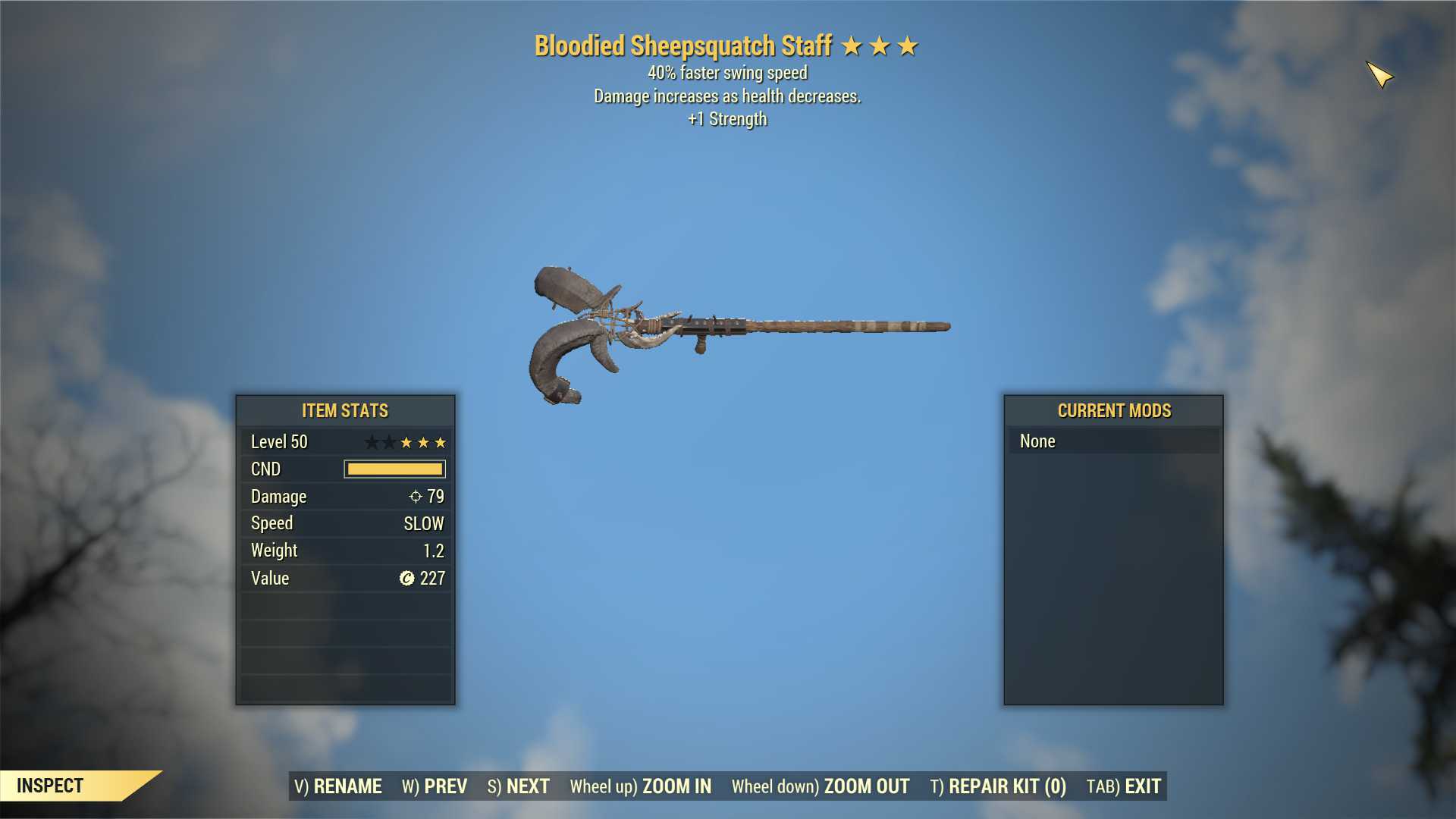Zoom in on the Sheepsquatch Staff
Screen dimensions: 1456x819
[641, 786]
